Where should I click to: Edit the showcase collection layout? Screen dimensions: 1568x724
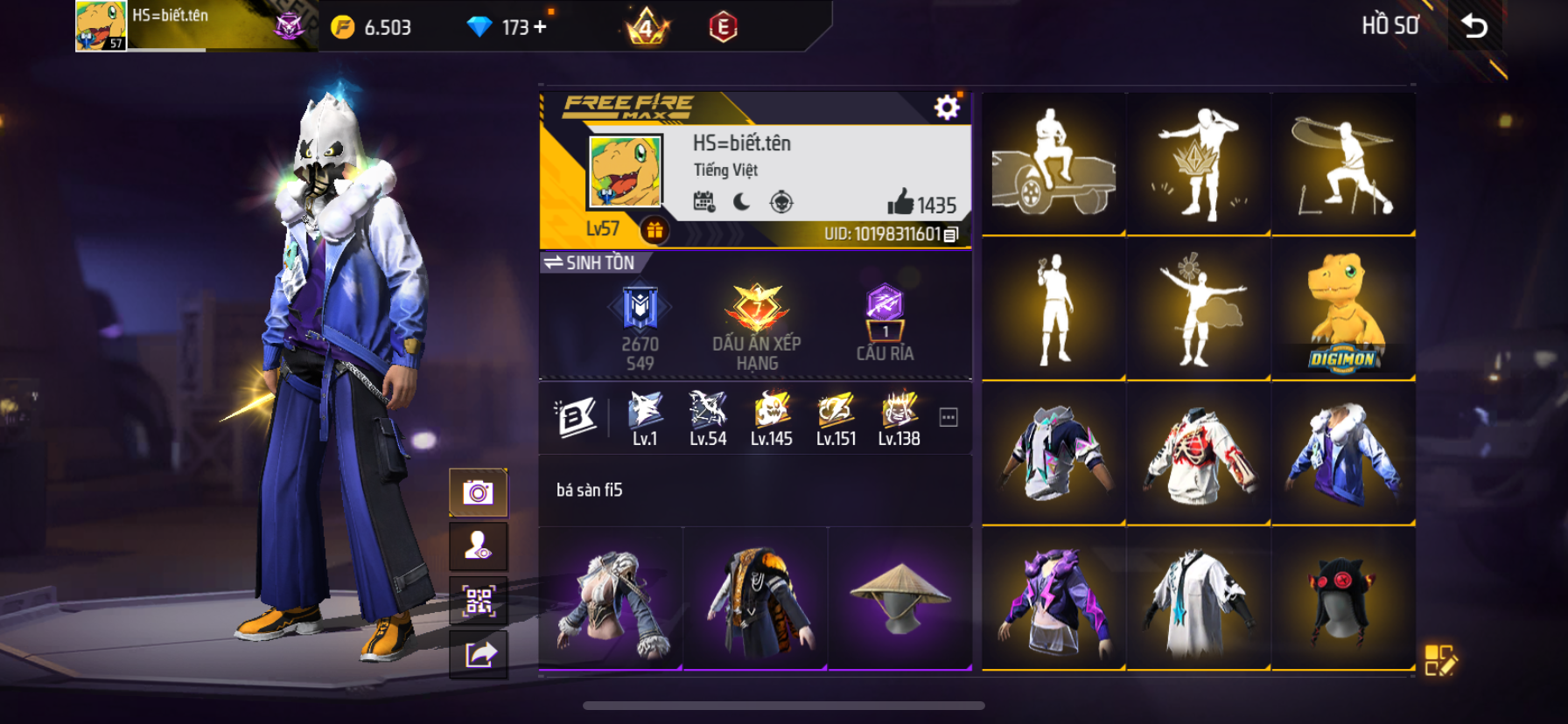[x=1439, y=660]
